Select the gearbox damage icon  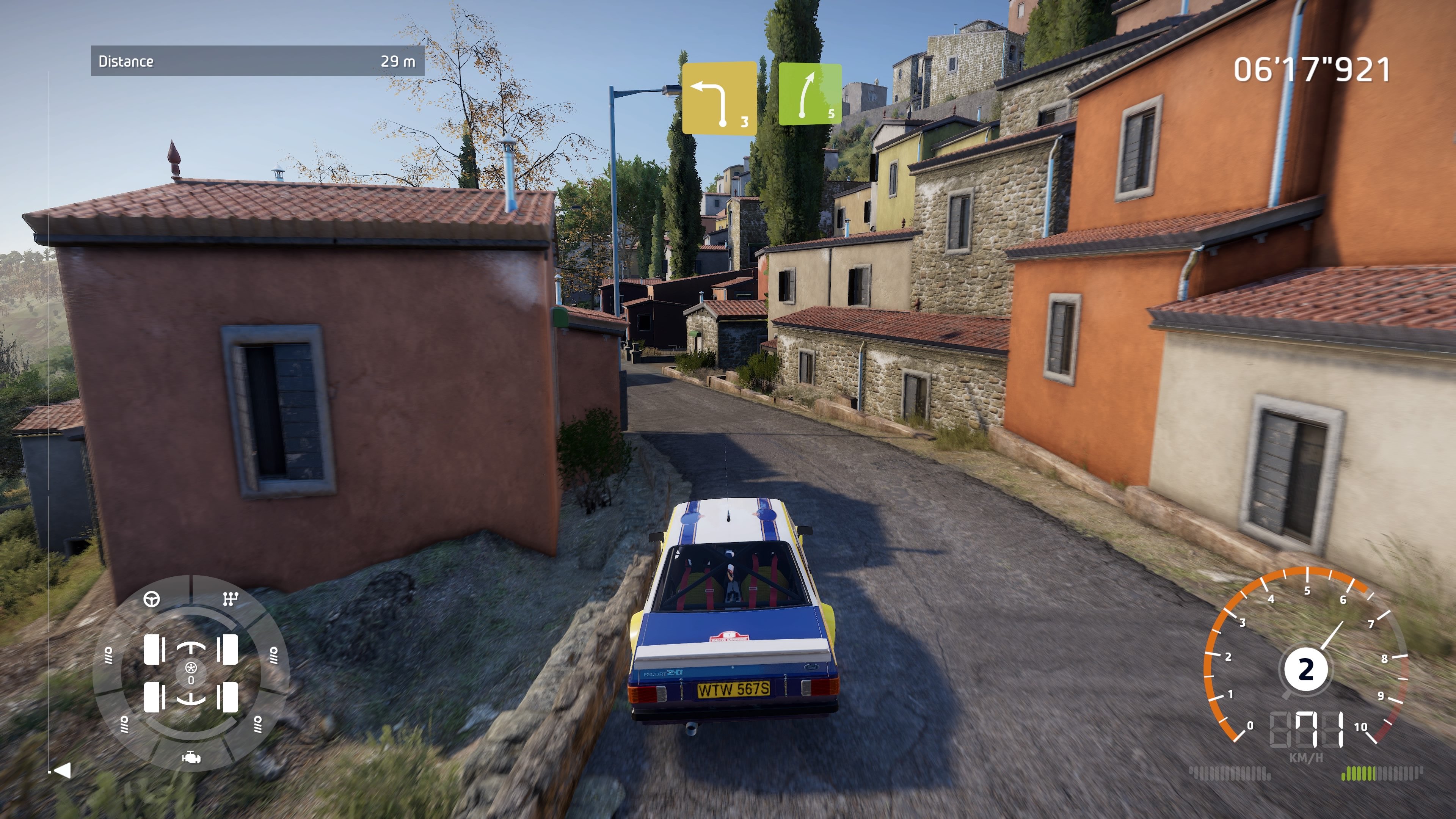(x=230, y=599)
